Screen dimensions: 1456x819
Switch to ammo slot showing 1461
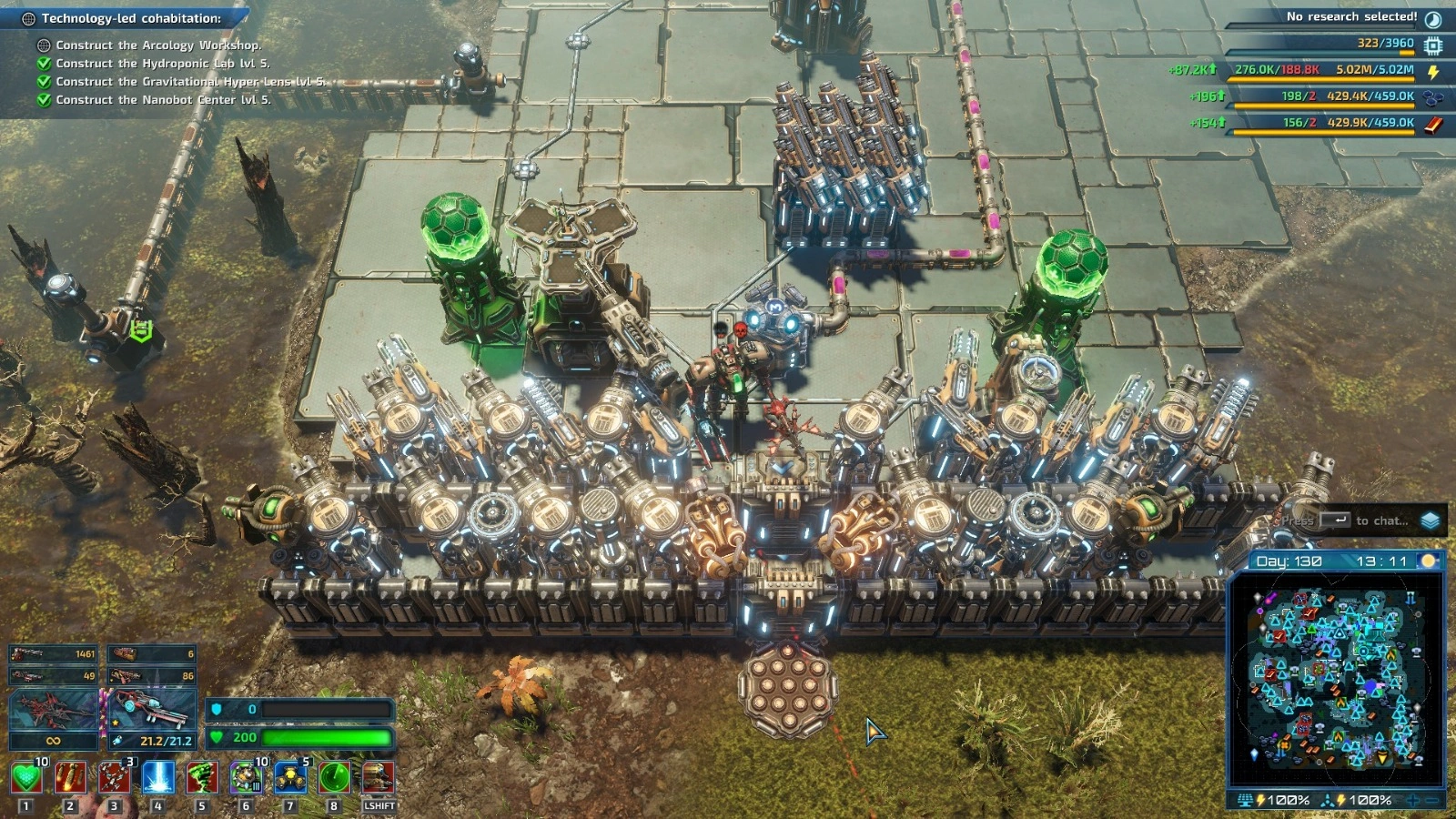click(53, 653)
